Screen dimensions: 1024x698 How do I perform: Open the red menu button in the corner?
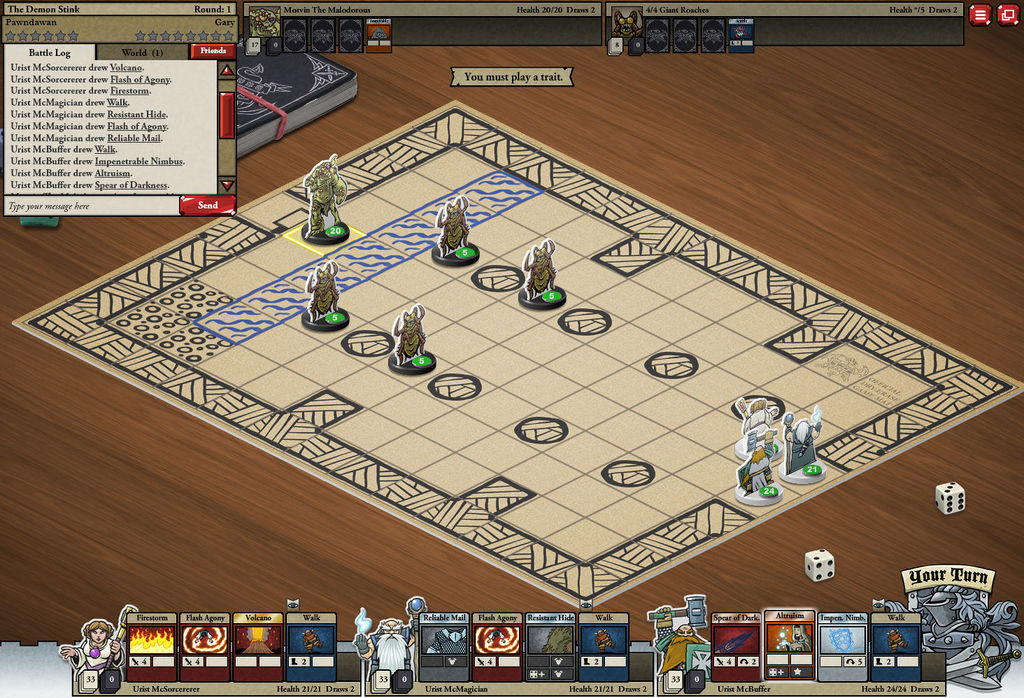click(x=980, y=15)
